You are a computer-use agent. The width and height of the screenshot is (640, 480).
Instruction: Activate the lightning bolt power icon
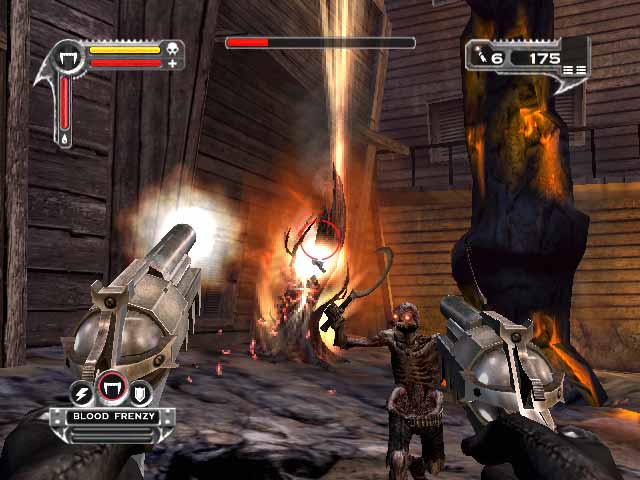[x=82, y=392]
